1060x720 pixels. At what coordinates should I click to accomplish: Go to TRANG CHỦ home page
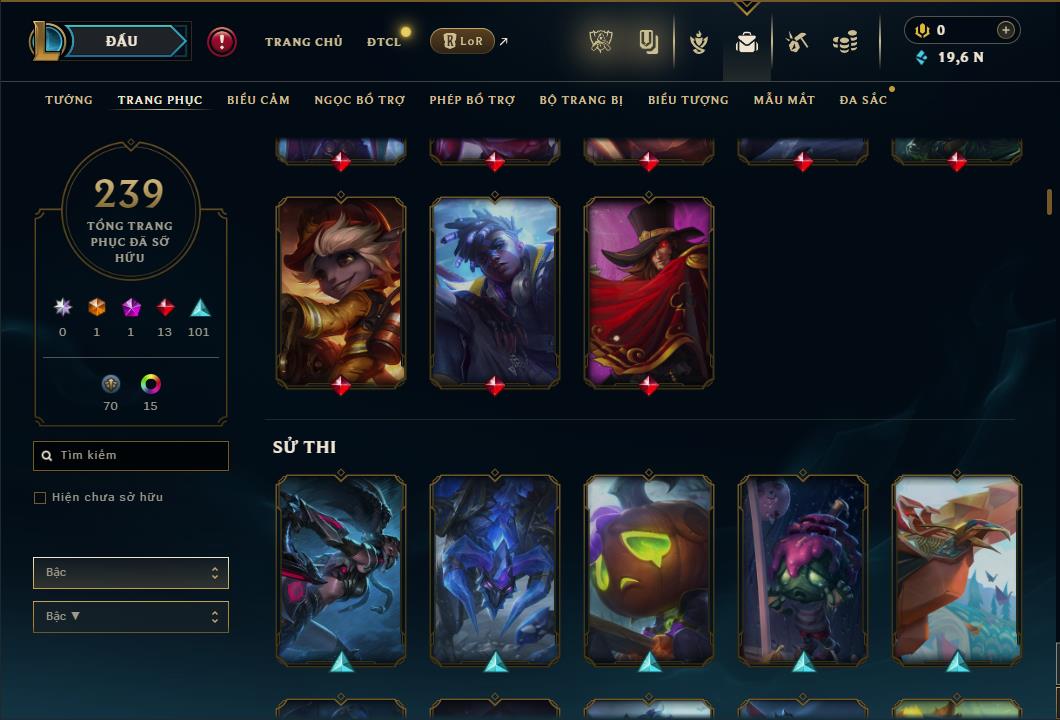click(303, 42)
